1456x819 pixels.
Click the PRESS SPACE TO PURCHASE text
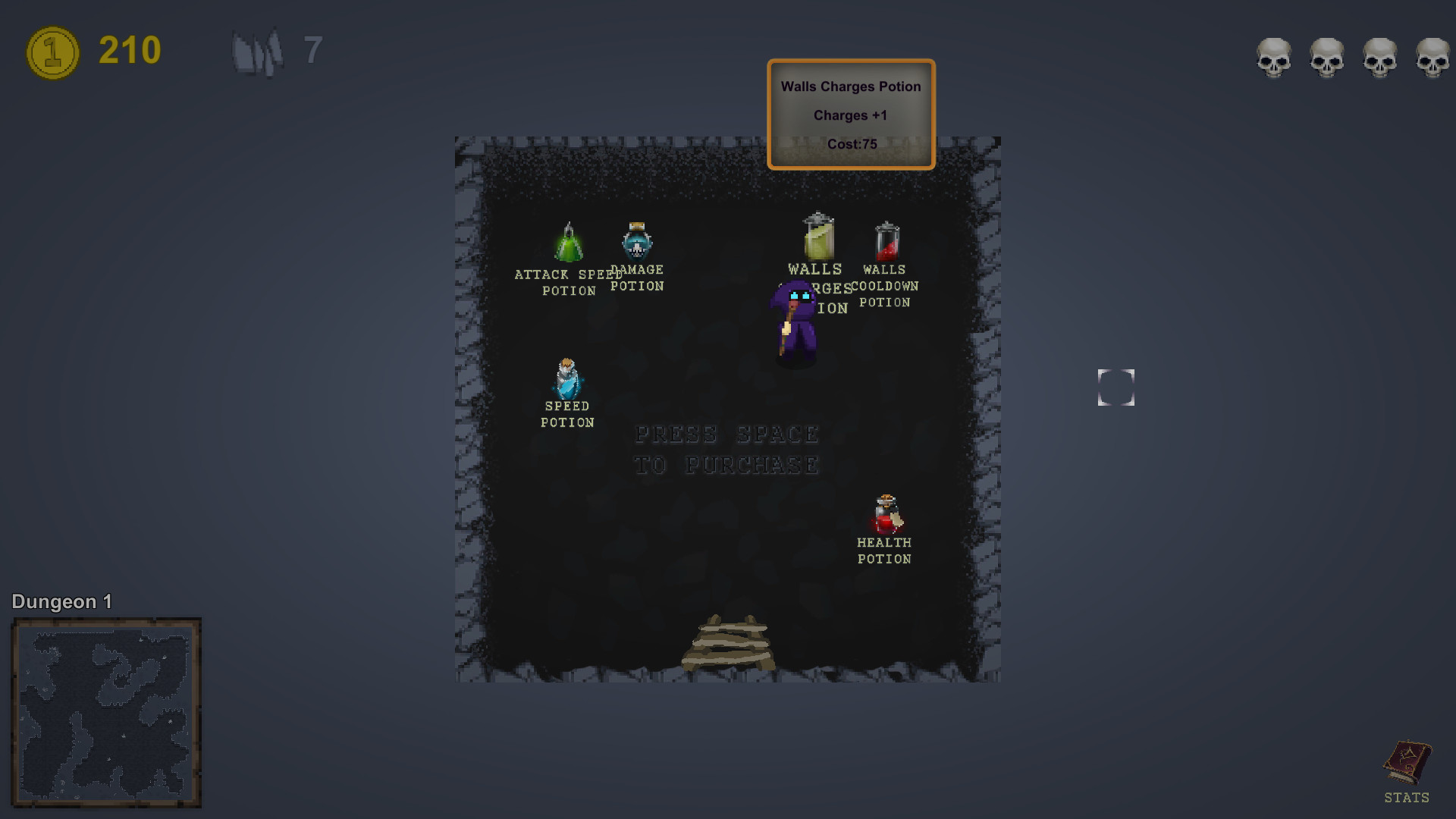click(727, 449)
